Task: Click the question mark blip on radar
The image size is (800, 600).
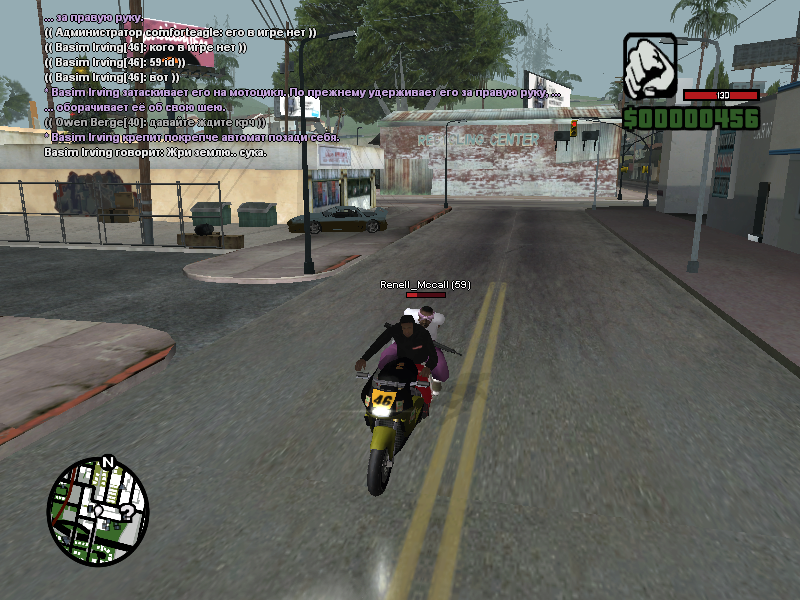Action: (x=127, y=513)
